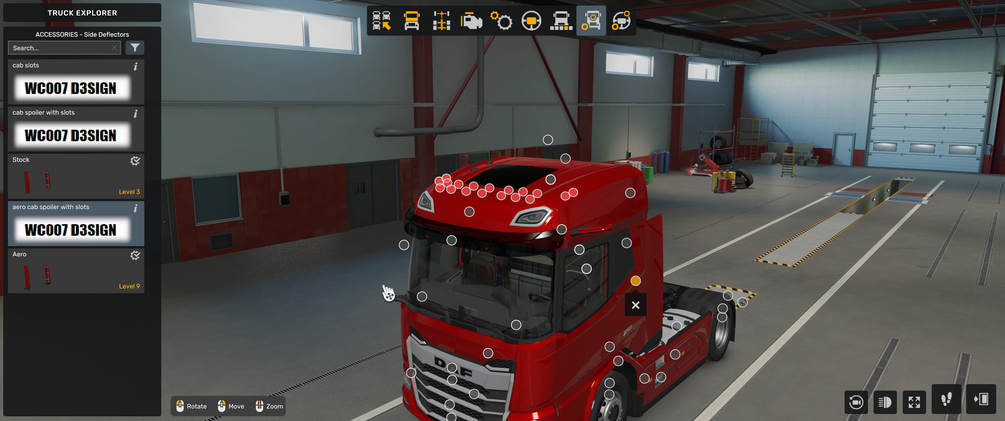Toggle the truck headlights button
Screen dimensions: 1005x421
click(884, 402)
